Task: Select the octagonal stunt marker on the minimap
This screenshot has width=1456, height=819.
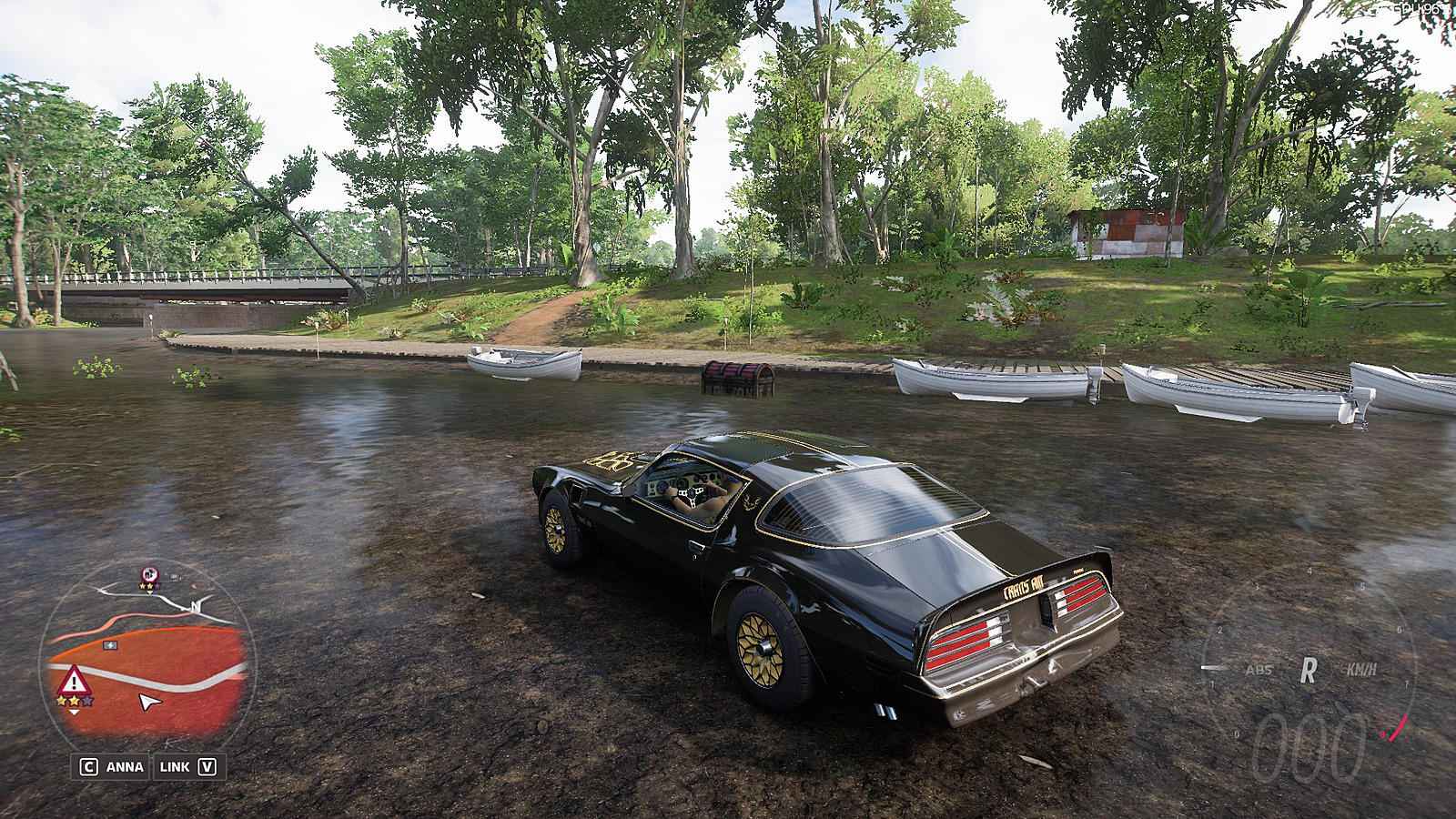Action: [150, 574]
